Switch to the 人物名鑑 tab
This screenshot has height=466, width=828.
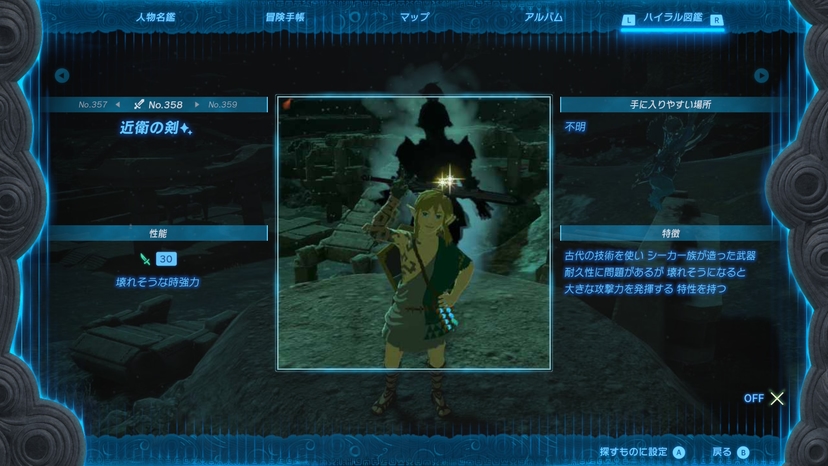click(154, 18)
